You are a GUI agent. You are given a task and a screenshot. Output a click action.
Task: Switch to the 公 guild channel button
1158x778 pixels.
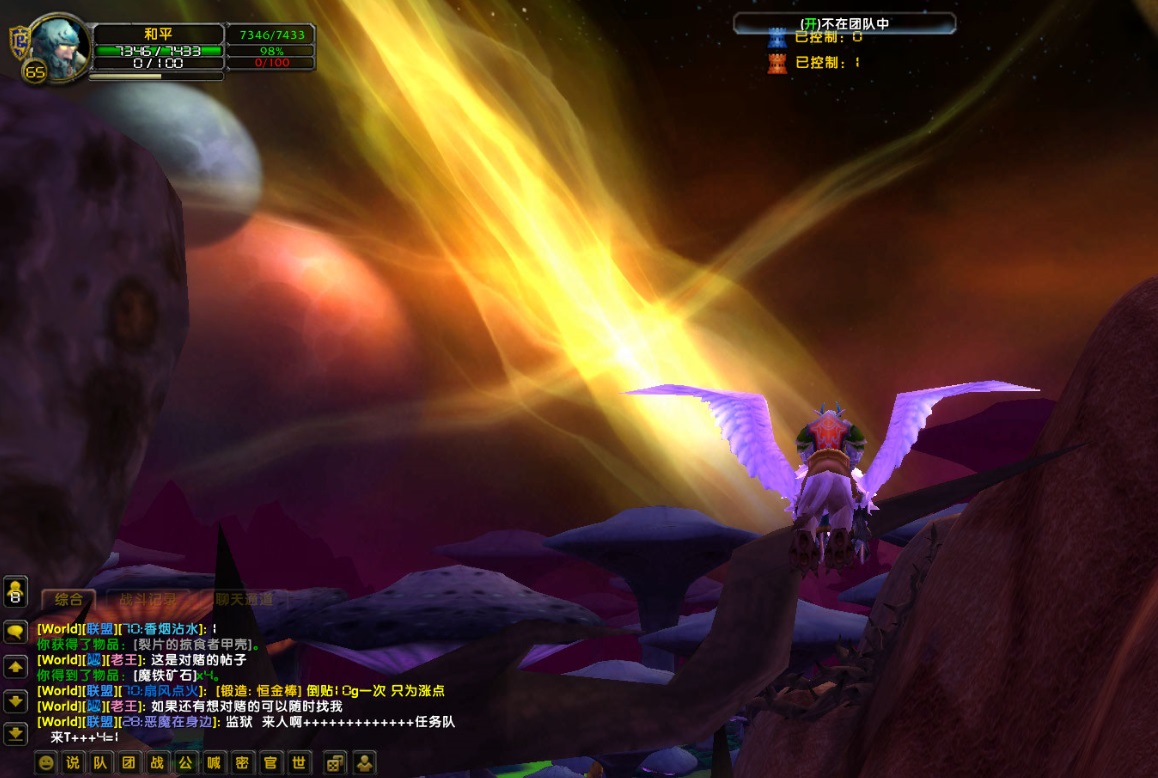tap(185, 762)
